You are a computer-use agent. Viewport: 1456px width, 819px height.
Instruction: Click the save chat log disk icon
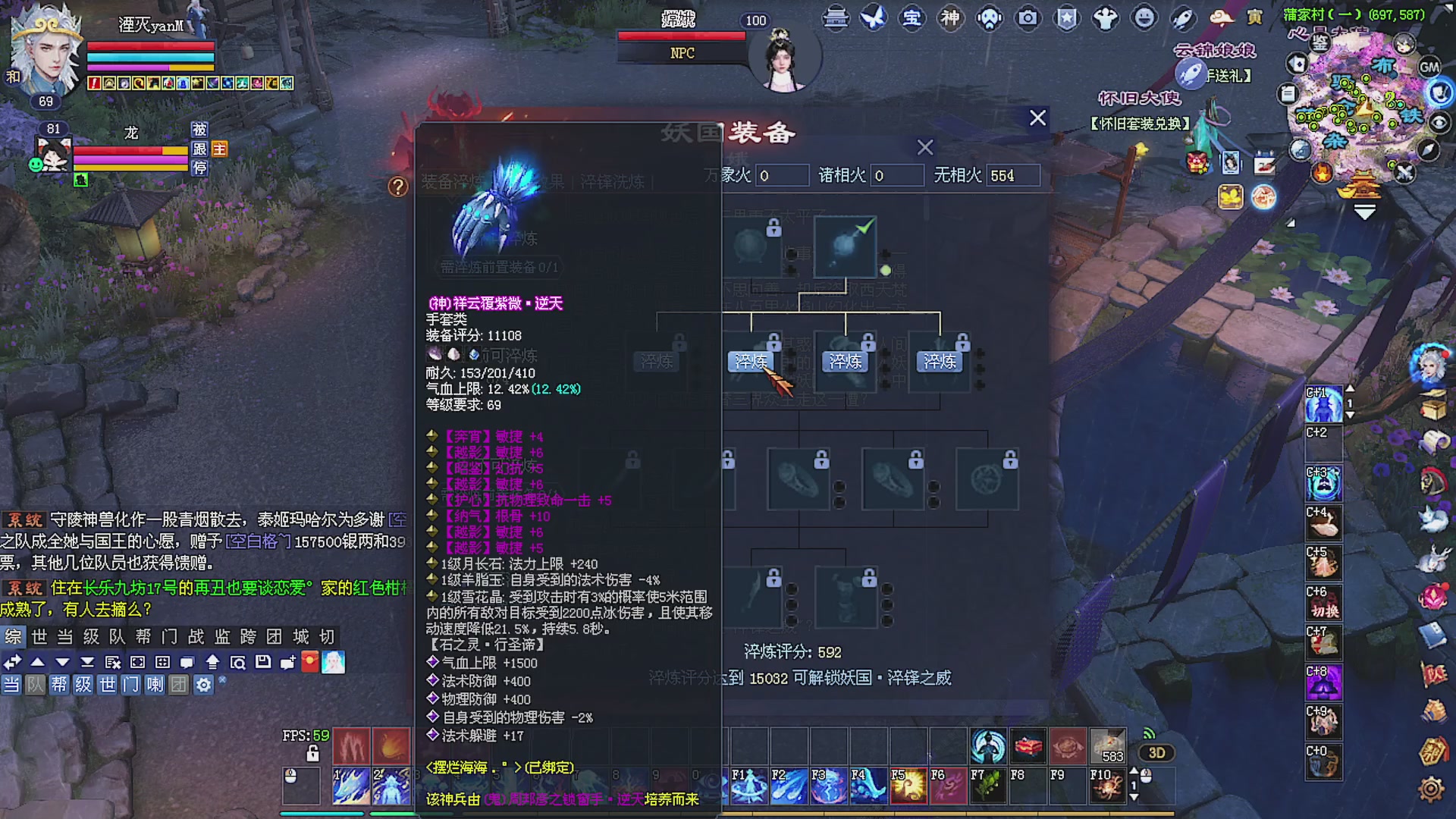pos(263,662)
